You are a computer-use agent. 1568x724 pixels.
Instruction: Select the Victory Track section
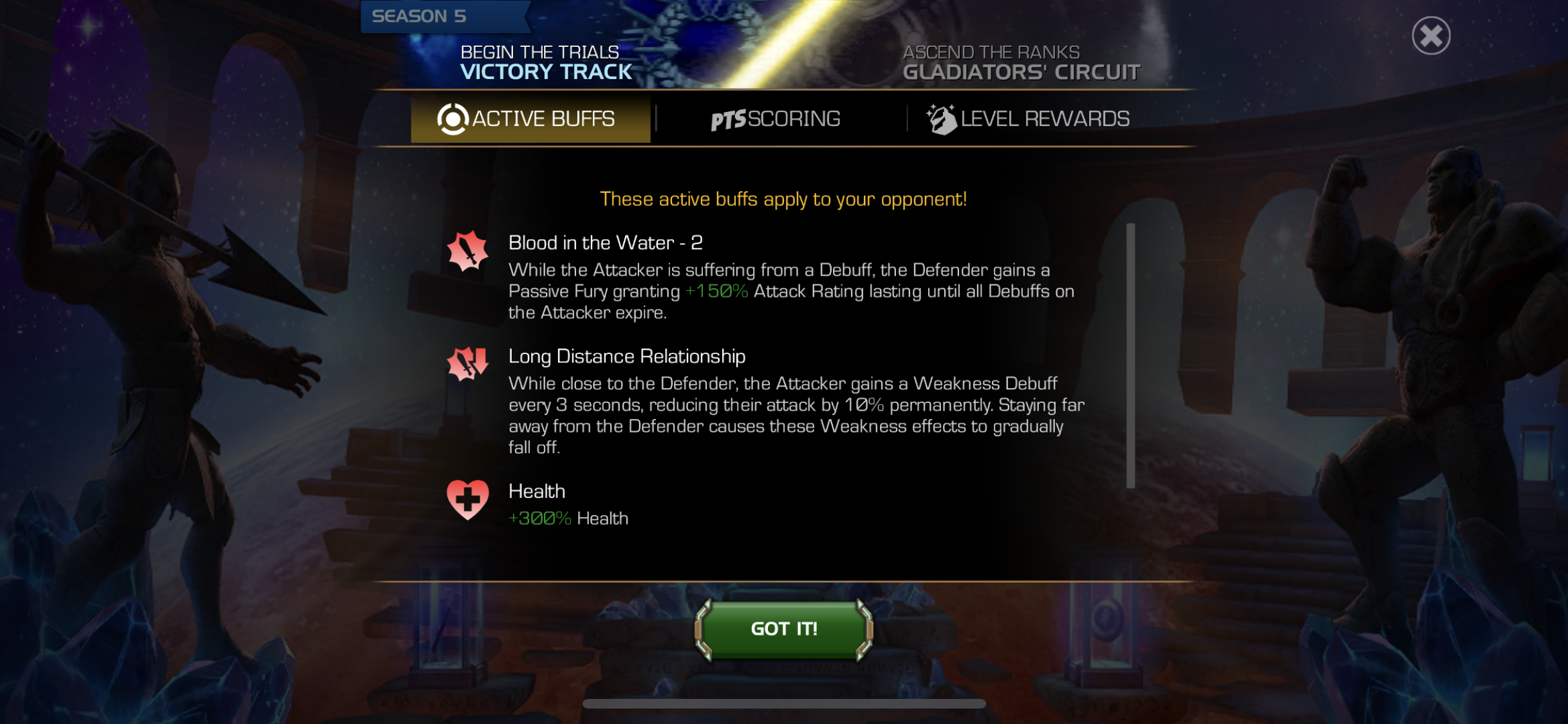[x=546, y=73]
